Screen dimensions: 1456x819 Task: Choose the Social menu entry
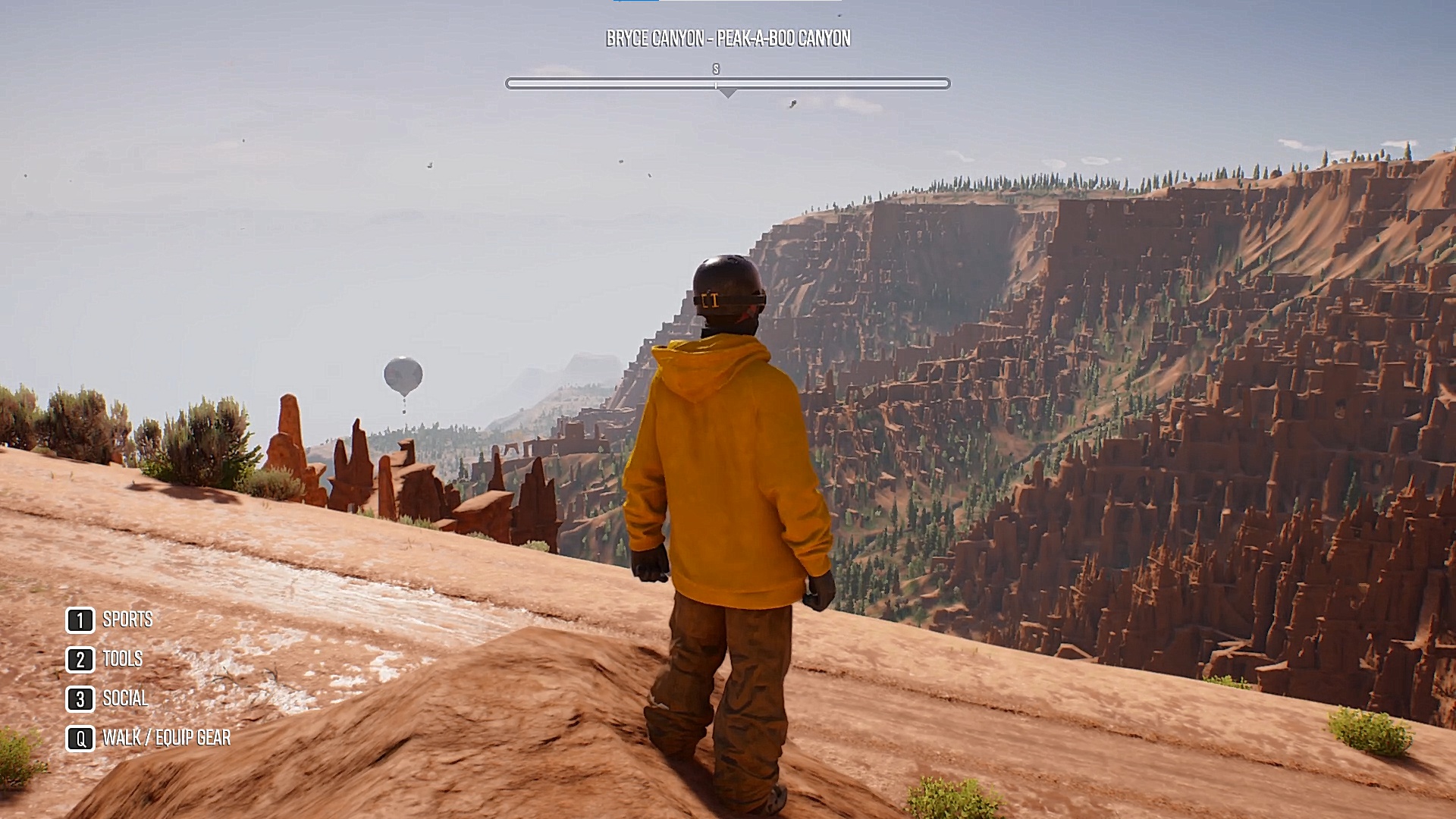(x=125, y=699)
